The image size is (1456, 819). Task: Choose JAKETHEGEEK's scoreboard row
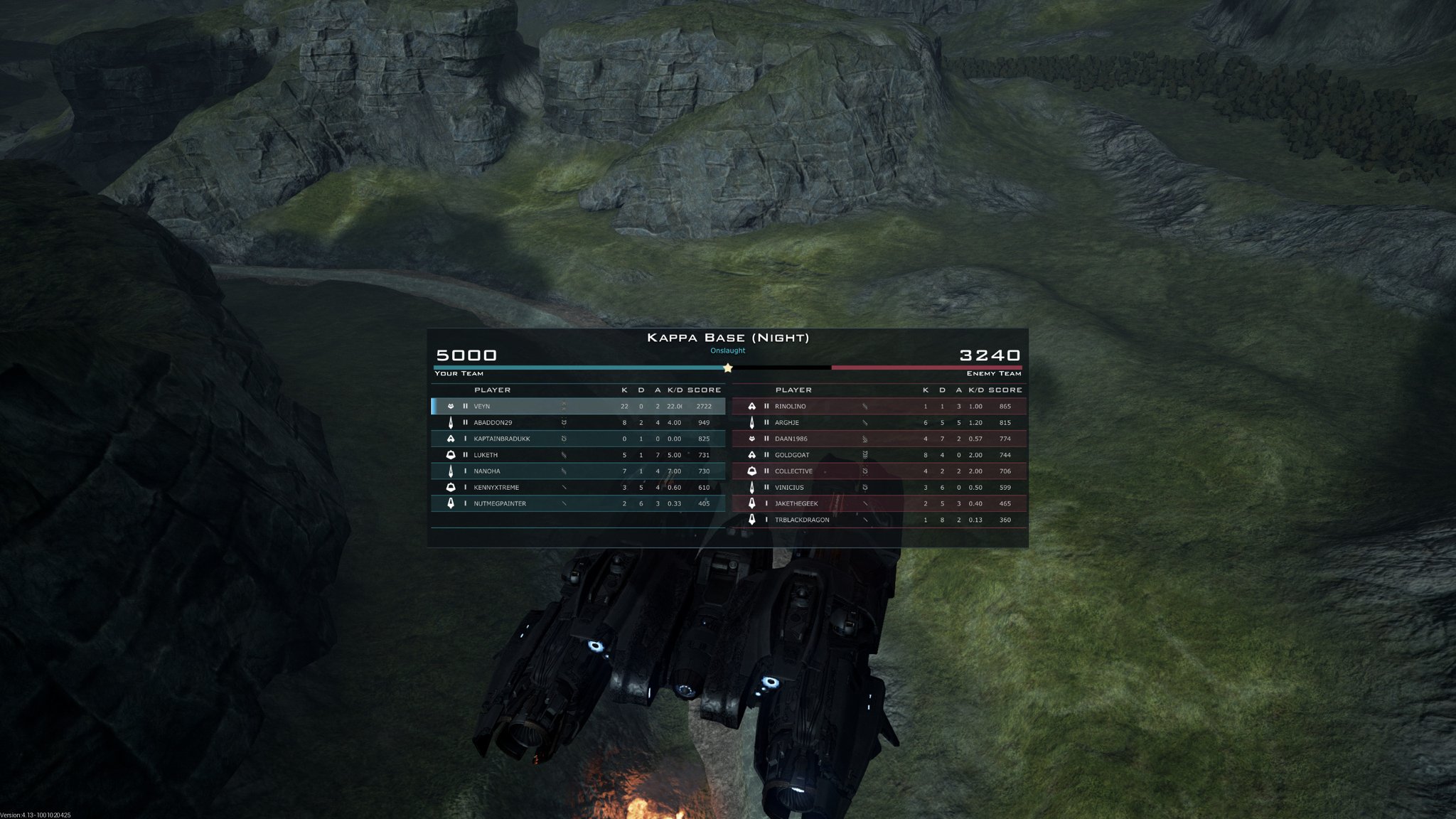pos(879,503)
